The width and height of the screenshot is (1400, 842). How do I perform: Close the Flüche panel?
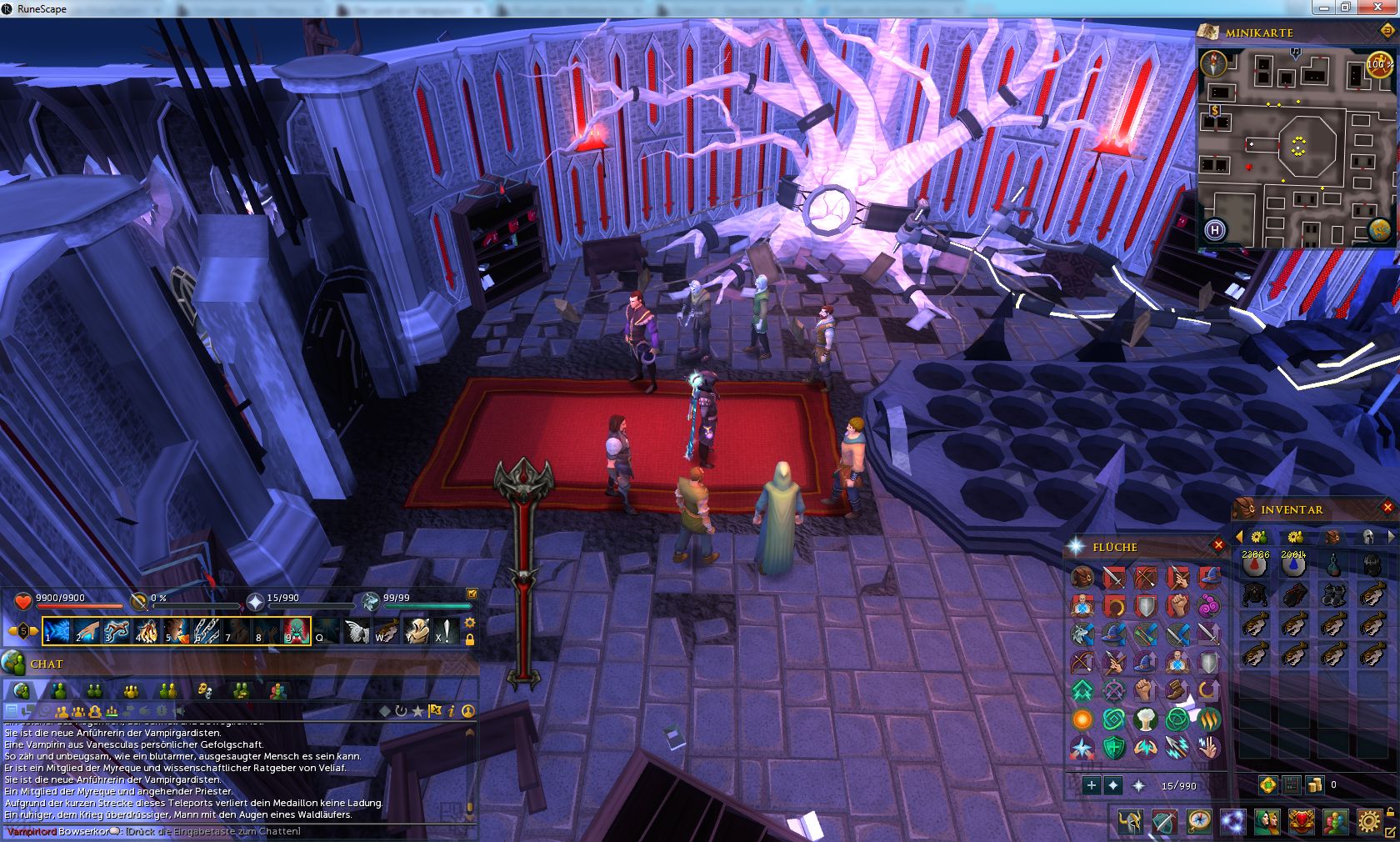click(1218, 545)
